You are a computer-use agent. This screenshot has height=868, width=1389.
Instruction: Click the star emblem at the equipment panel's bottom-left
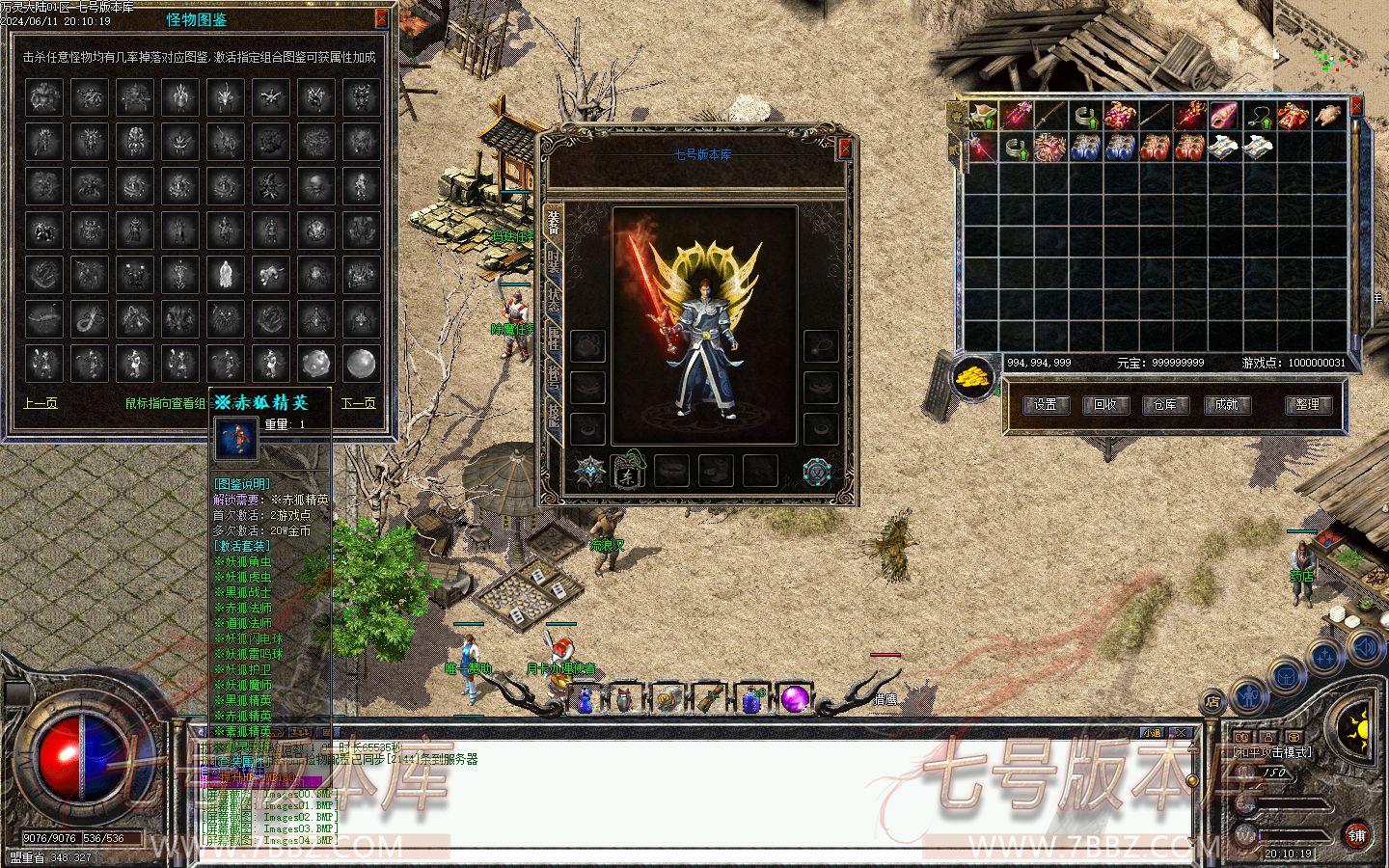(590, 469)
